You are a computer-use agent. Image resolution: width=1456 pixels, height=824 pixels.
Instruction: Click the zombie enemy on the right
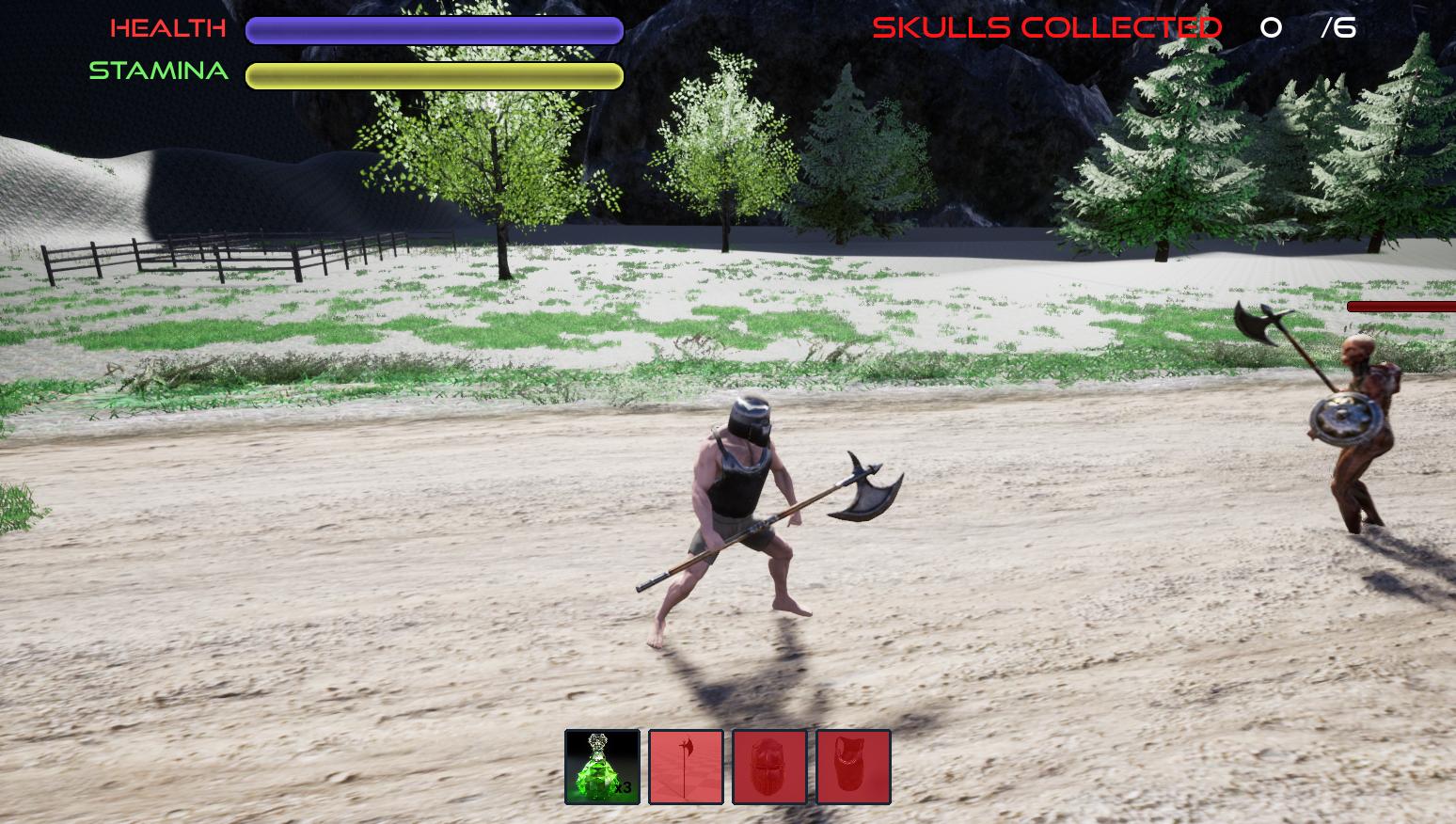(x=1364, y=423)
